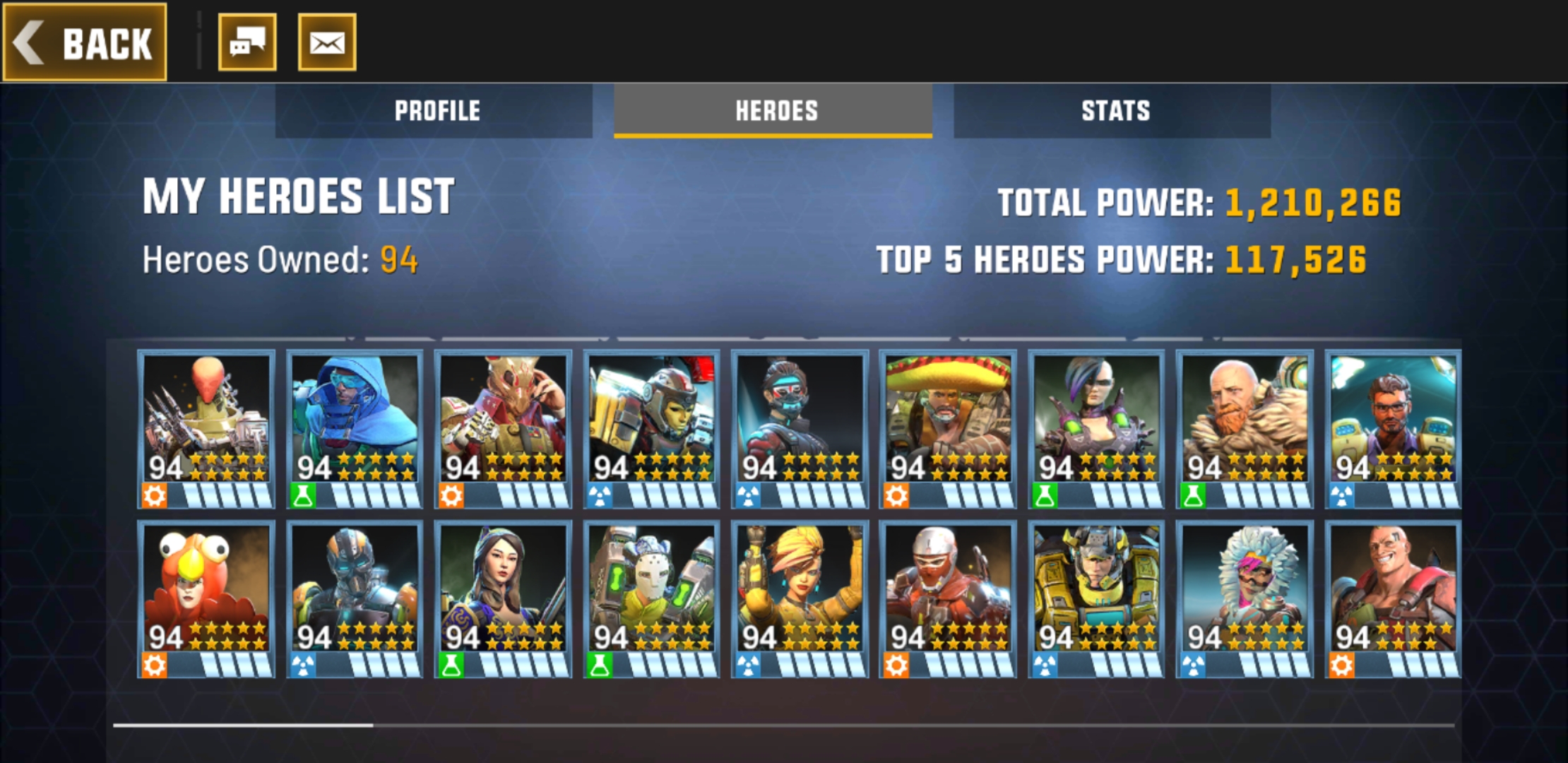This screenshot has width=1568, height=763.
Task: Open the chat bubbles icon
Action: click(x=247, y=42)
